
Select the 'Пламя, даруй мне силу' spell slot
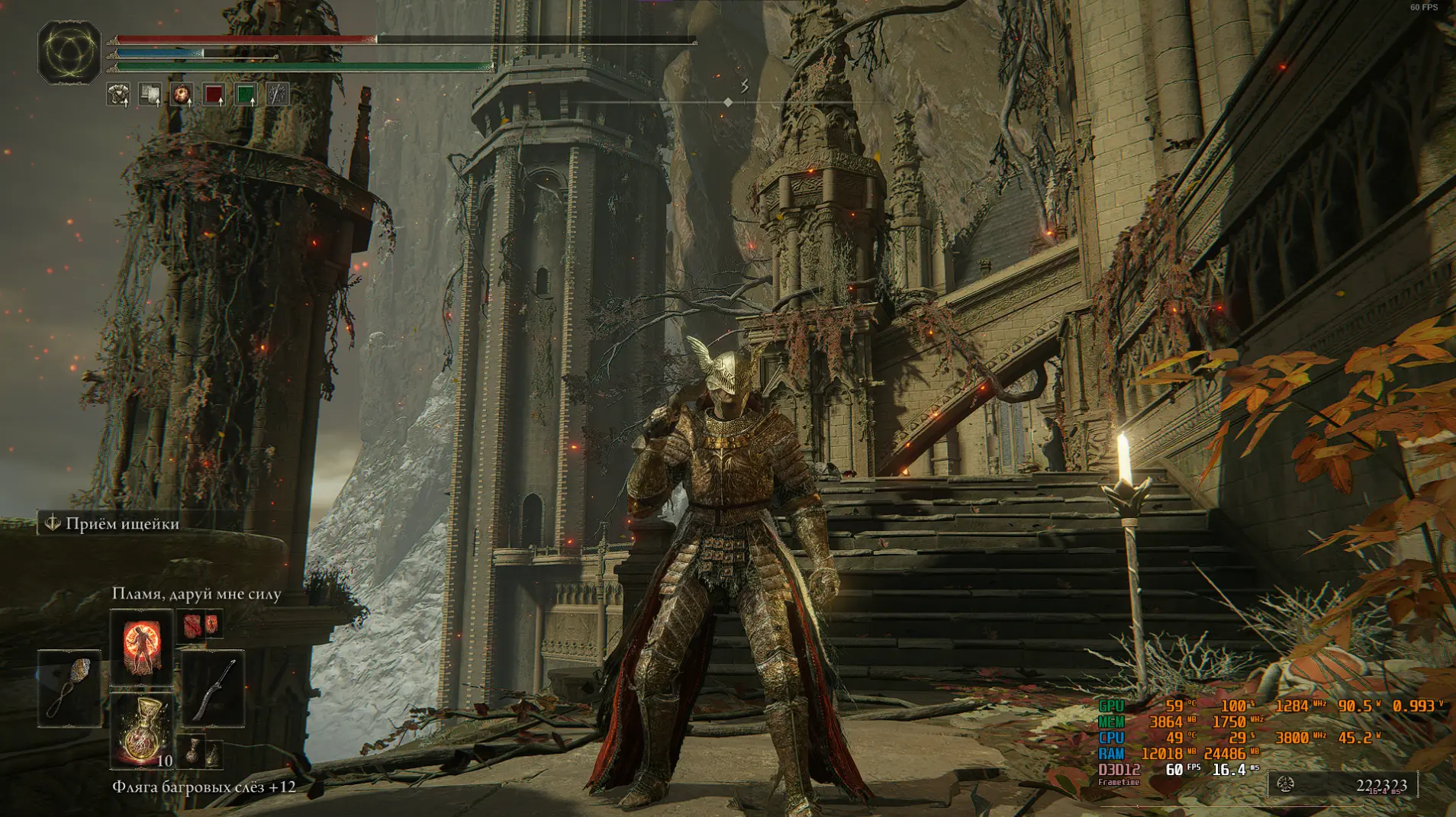pos(141,646)
